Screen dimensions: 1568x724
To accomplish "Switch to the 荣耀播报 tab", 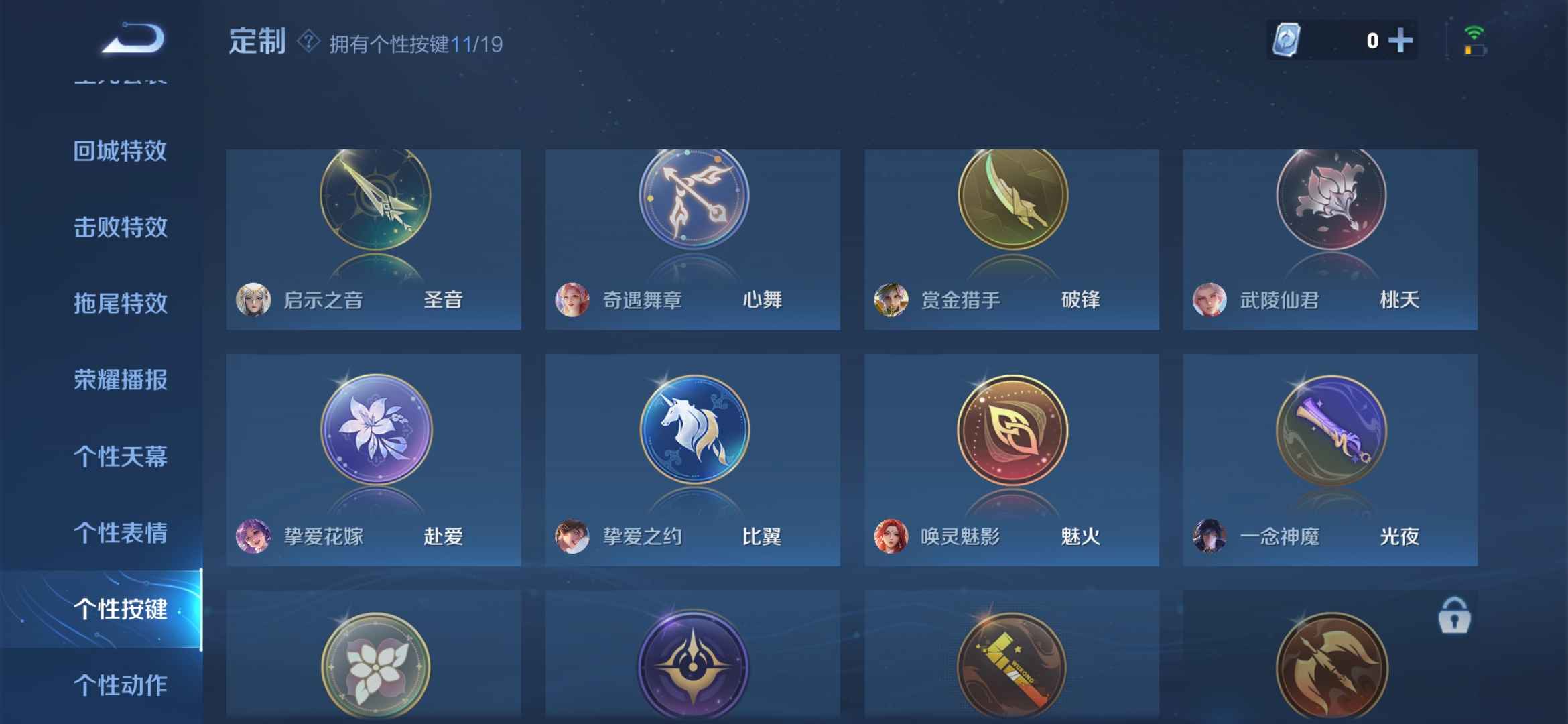I will coord(121,379).
